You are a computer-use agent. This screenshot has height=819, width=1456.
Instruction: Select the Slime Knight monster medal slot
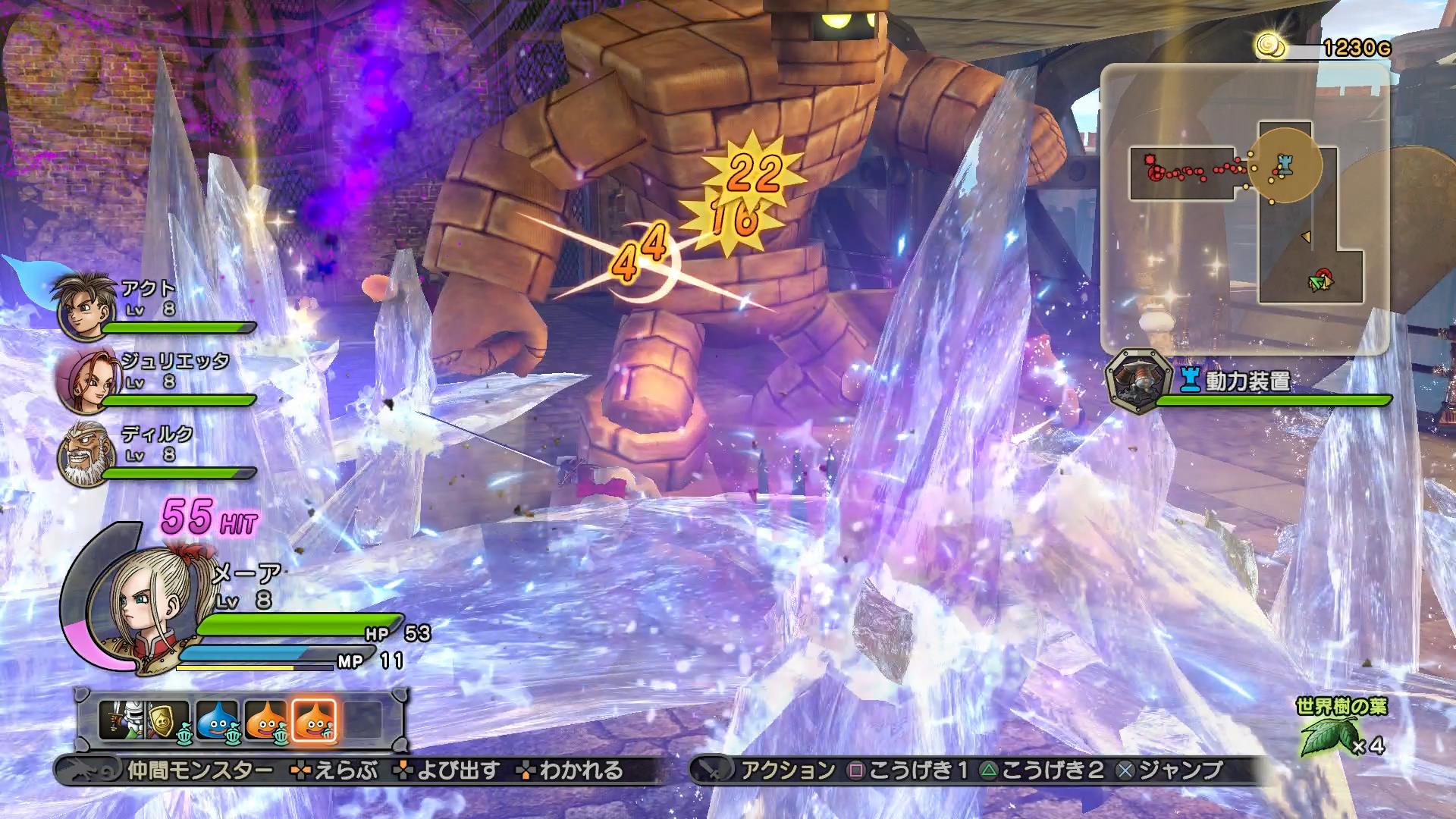coord(120,720)
